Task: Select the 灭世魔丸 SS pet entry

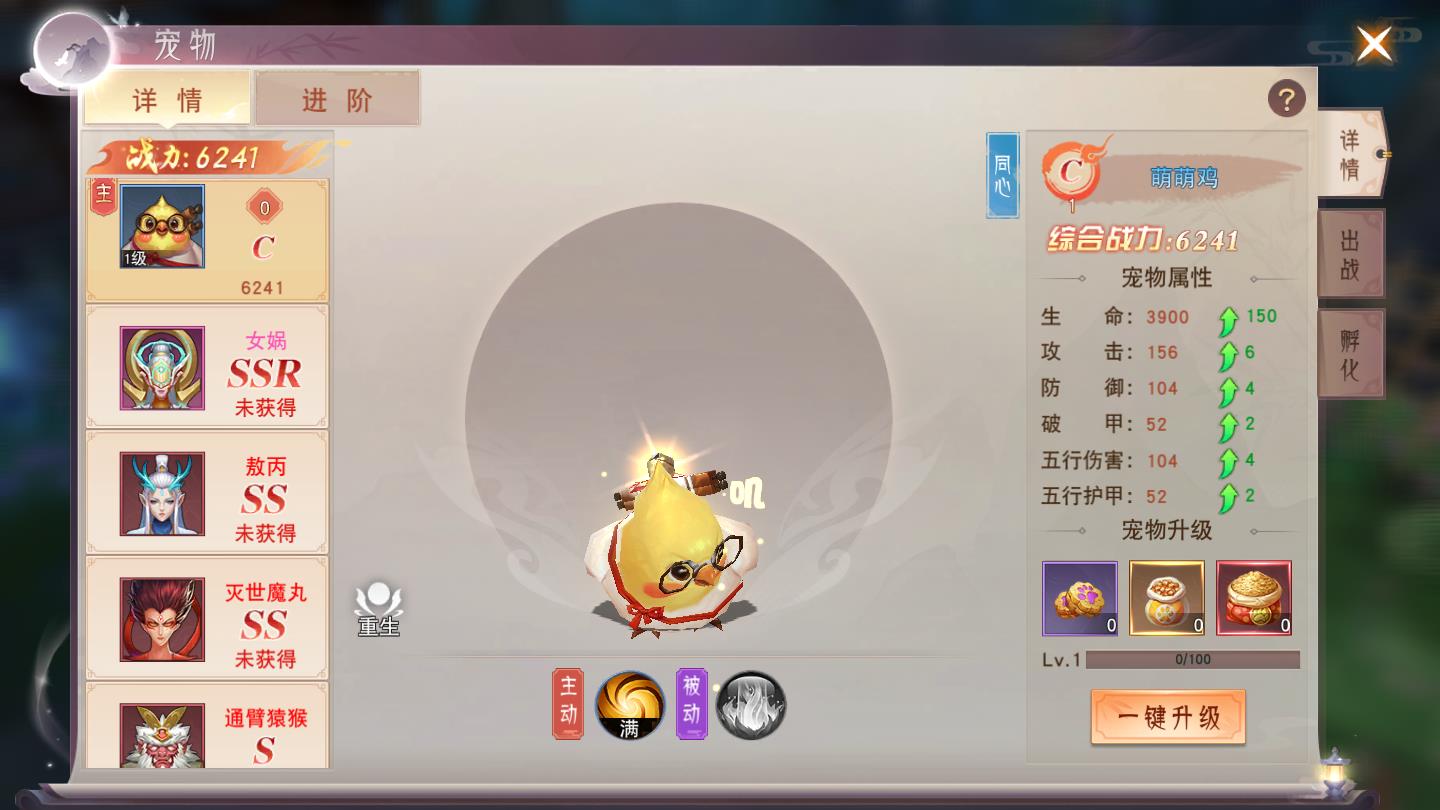Action: click(x=206, y=618)
